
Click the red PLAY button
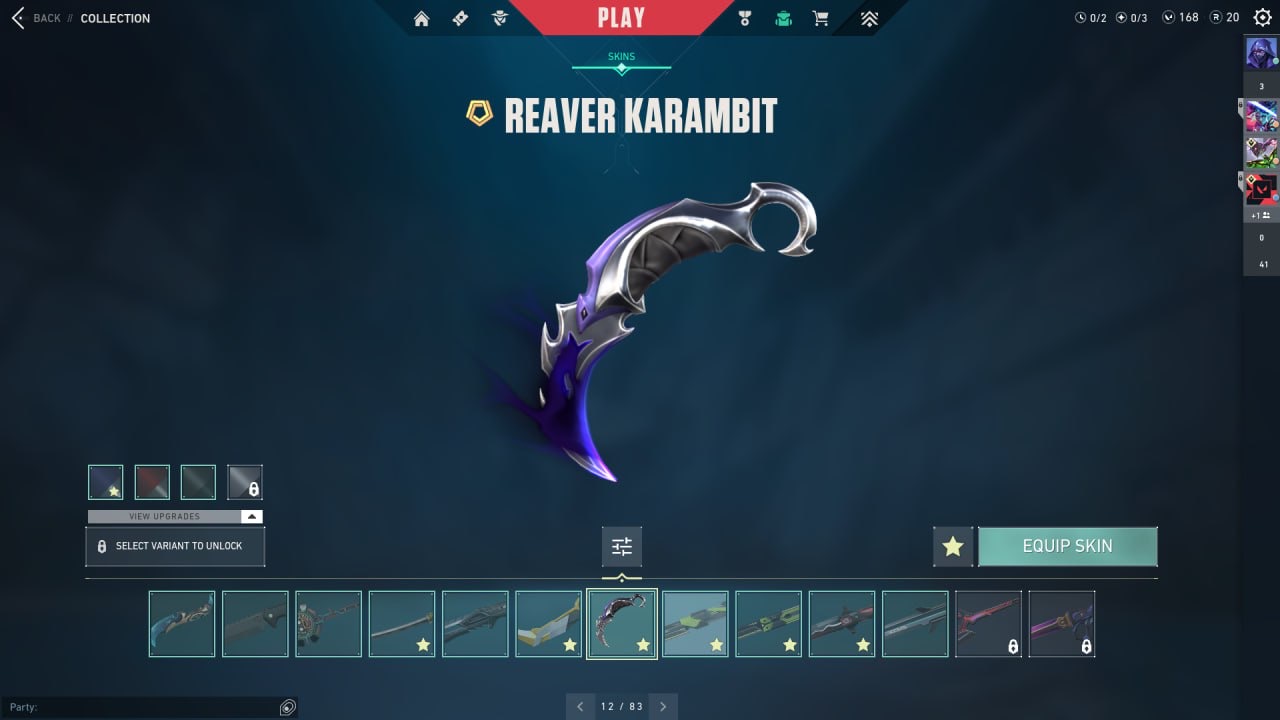click(x=621, y=18)
